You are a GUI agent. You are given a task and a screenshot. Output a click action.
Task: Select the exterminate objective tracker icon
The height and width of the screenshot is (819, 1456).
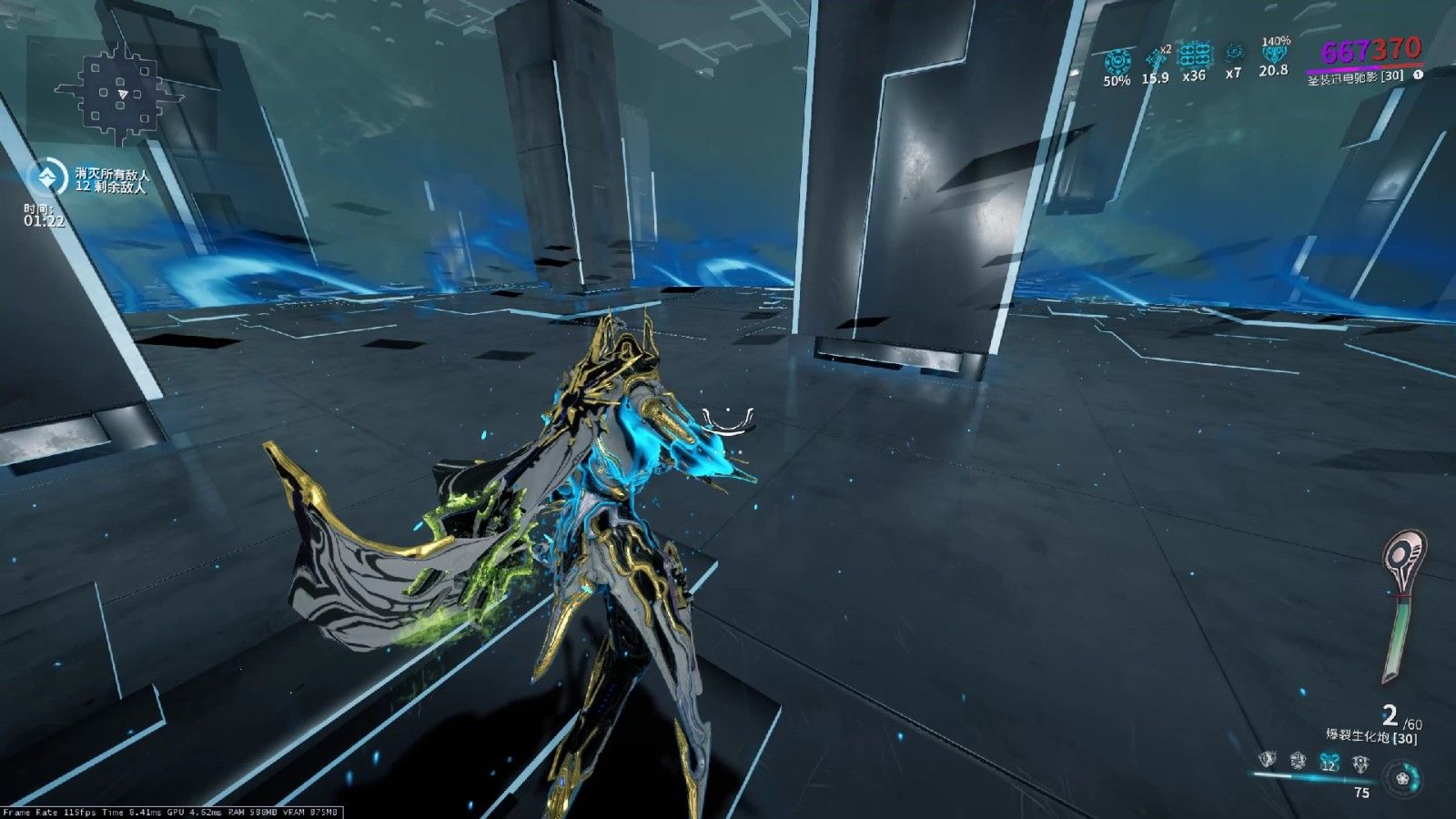coord(47,177)
